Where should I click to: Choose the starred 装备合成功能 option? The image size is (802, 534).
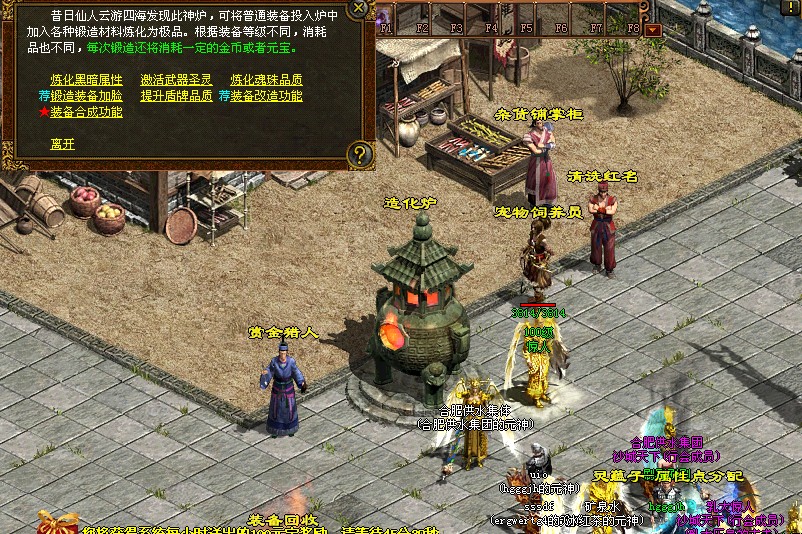click(86, 112)
